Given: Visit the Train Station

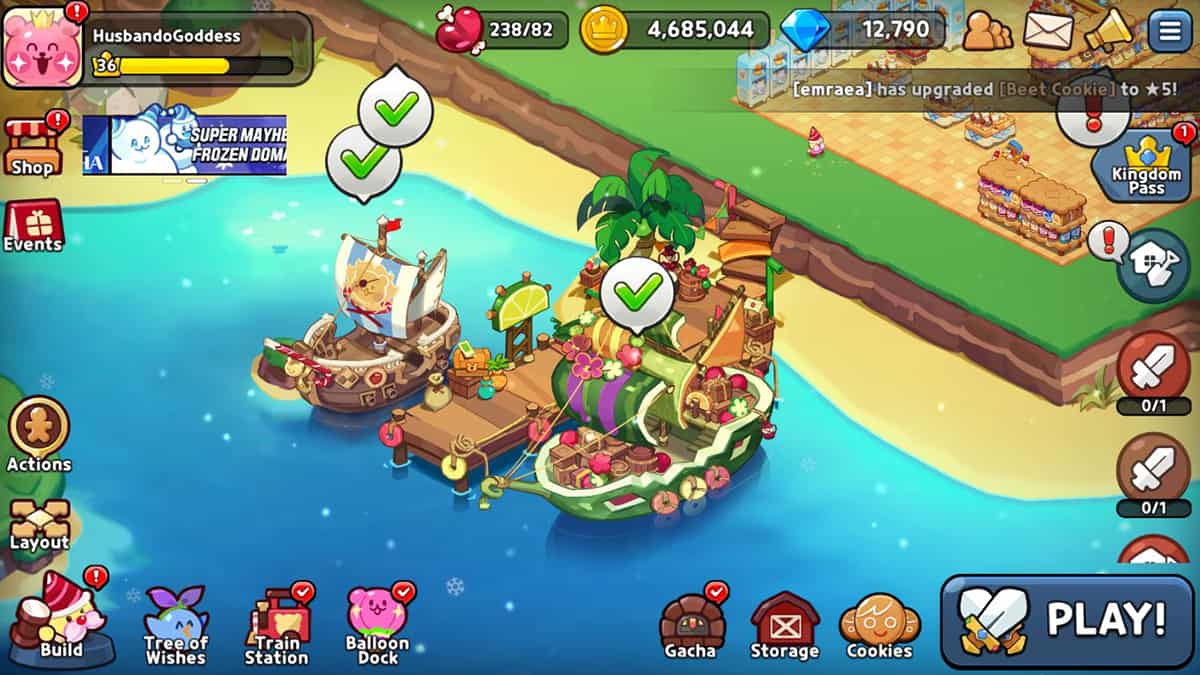Looking at the screenshot, I should click(x=277, y=625).
